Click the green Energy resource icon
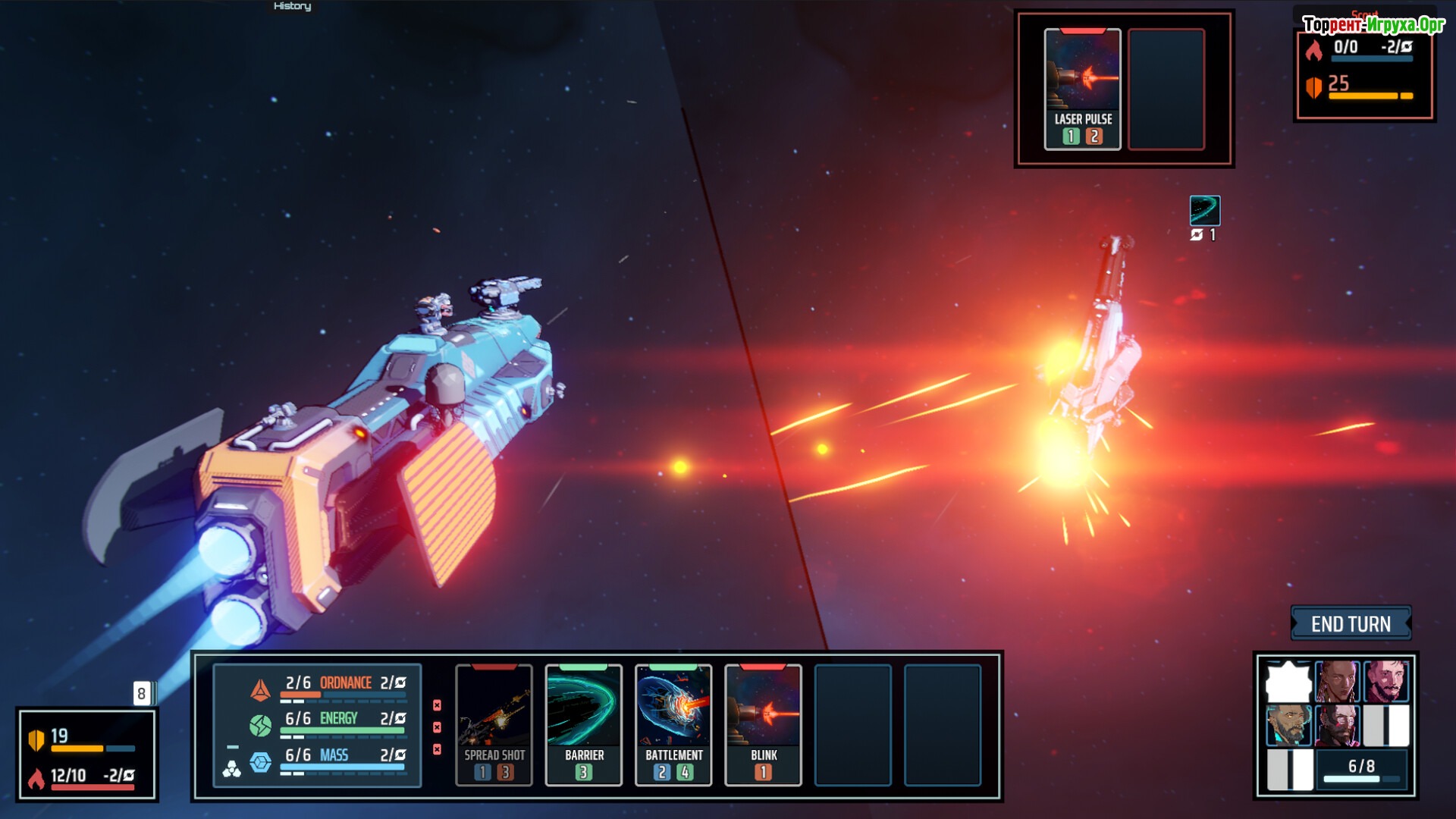Viewport: 1456px width, 819px height. click(260, 726)
